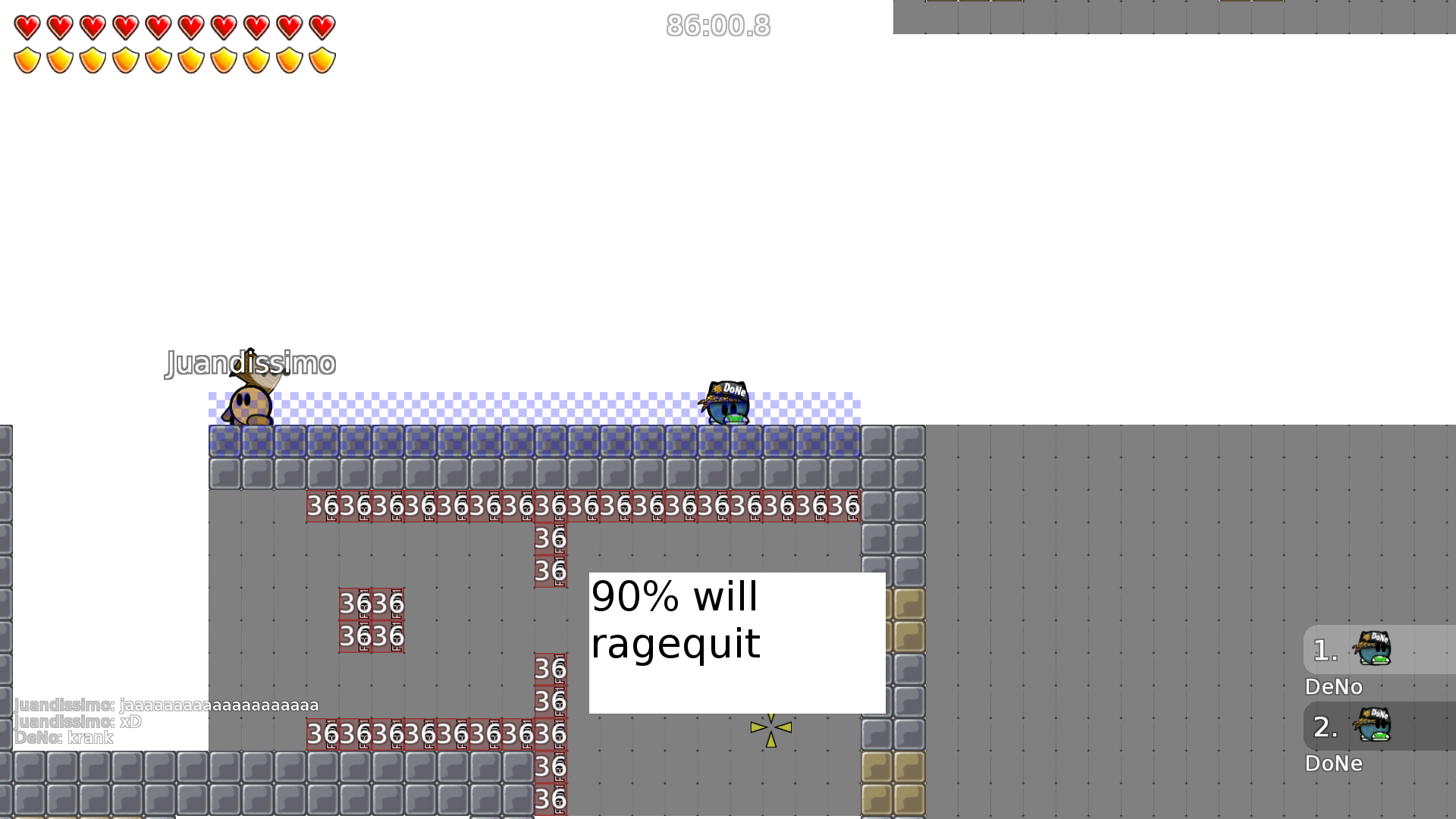
Task: Click the 86:00.8 race timer display
Action: [717, 26]
